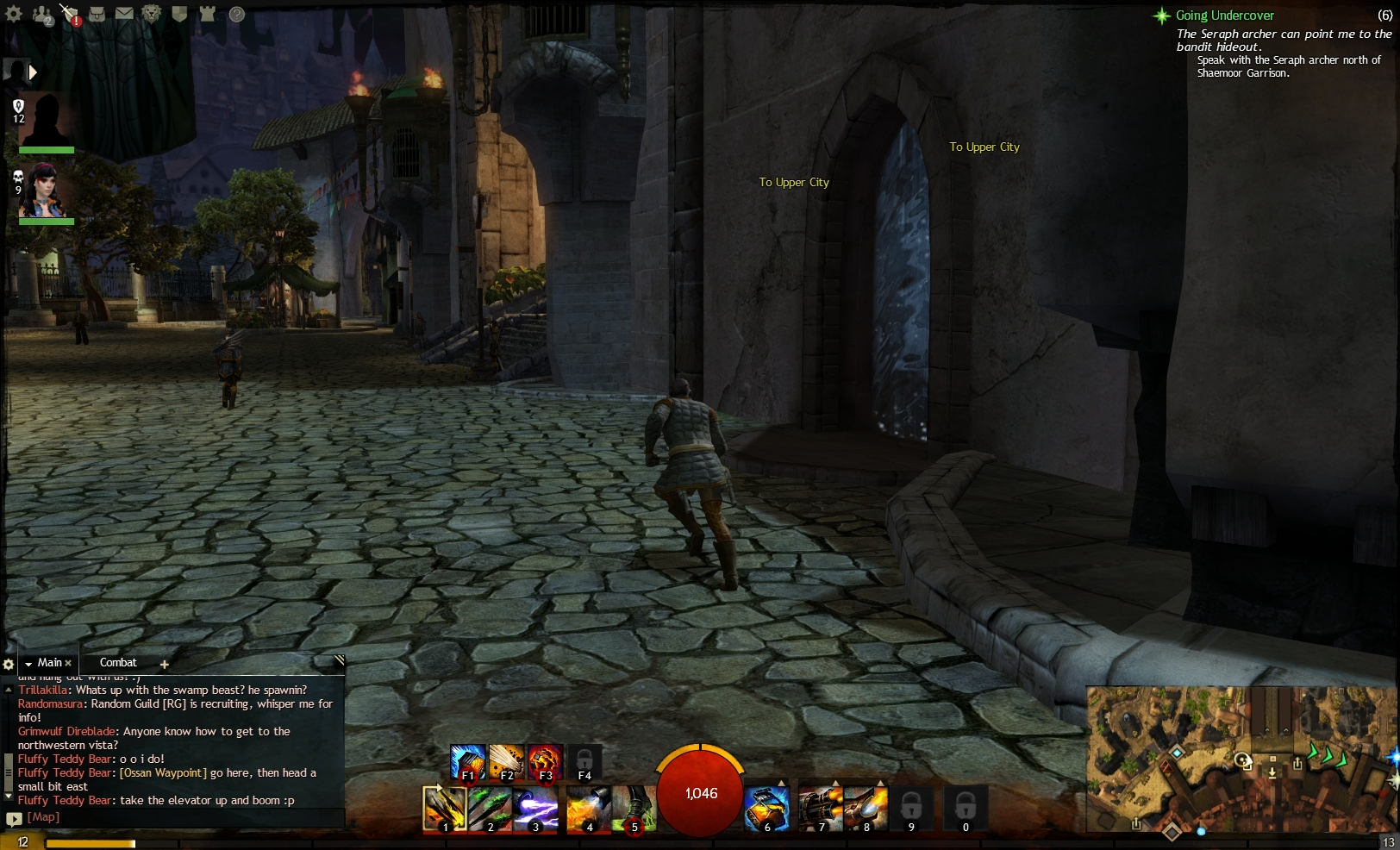Click the [Map] link below the chat
Viewport: 1400px width, 850px height.
(x=41, y=816)
